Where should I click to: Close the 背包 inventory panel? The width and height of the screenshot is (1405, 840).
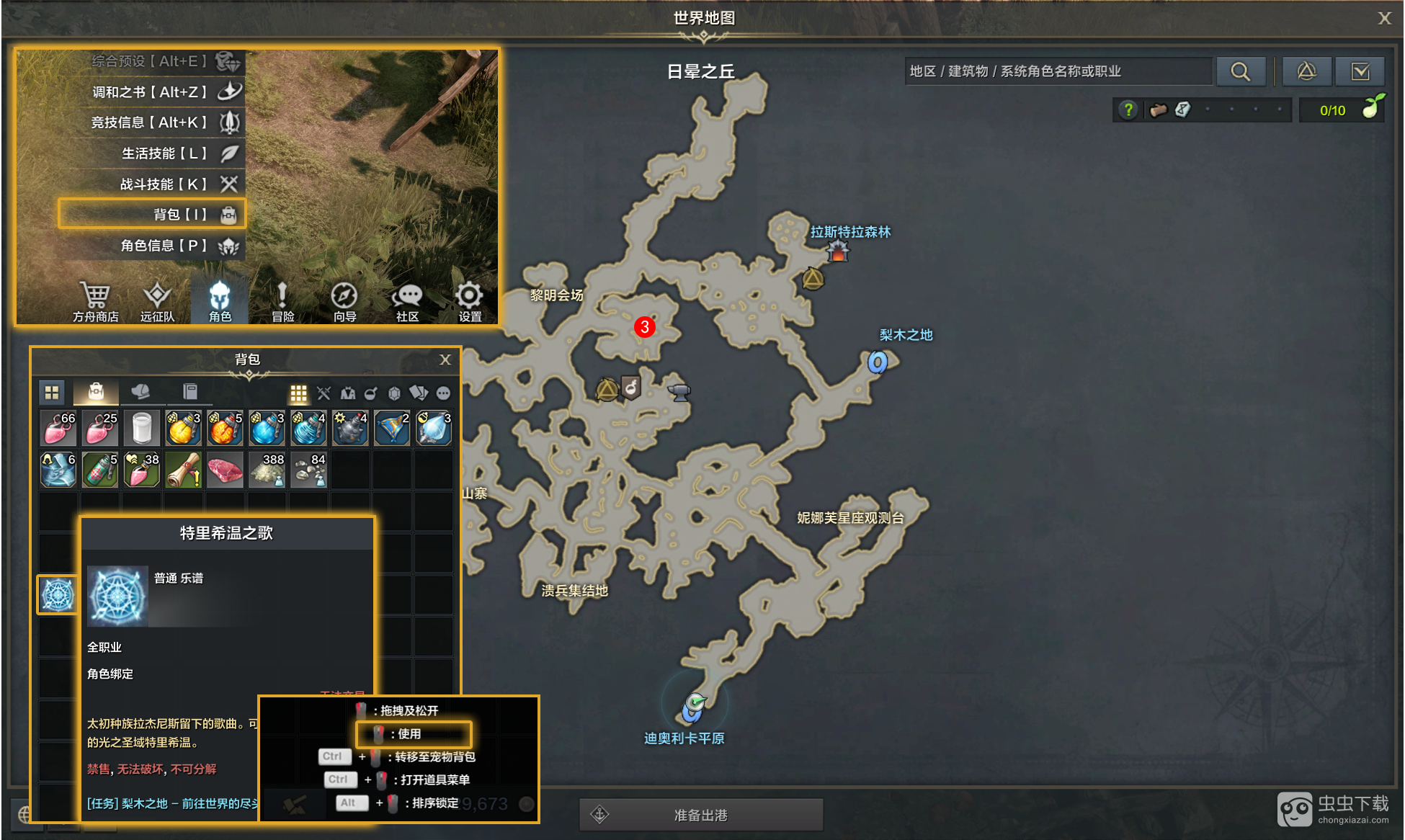445,359
